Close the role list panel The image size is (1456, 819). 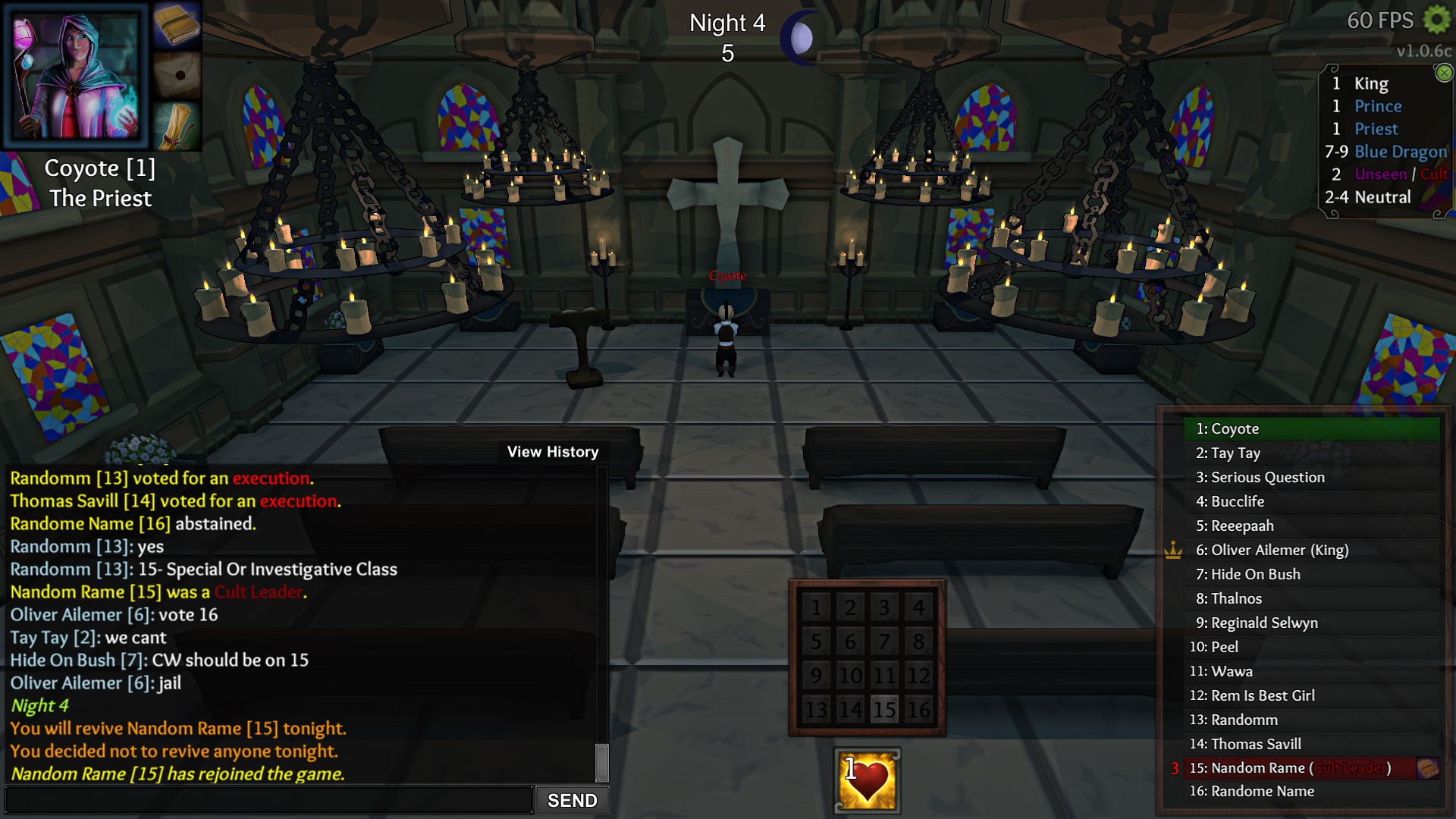(1444, 73)
